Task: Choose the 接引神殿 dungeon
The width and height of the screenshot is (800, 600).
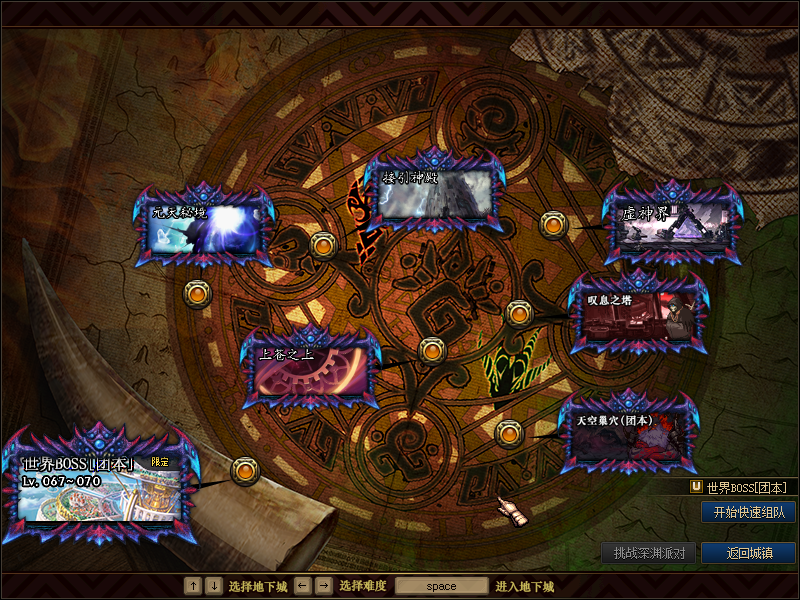Action: tap(432, 194)
